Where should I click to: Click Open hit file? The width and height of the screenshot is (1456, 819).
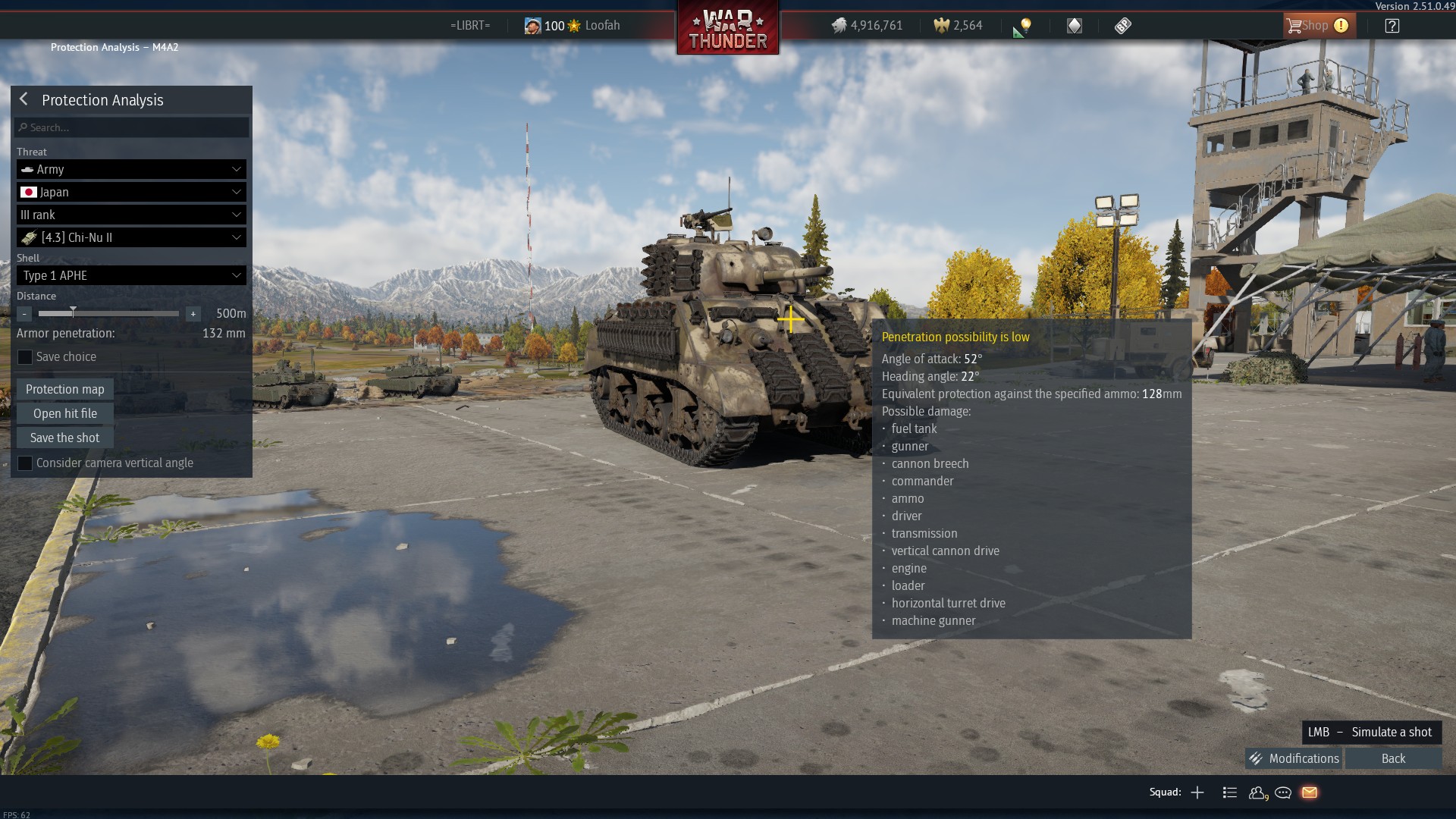coord(65,413)
